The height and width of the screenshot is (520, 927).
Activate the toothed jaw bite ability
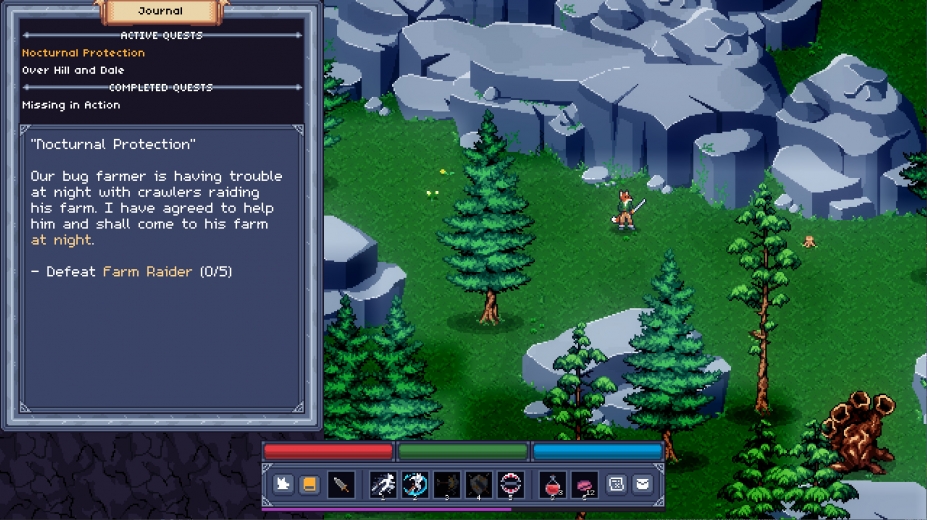pyautogui.click(x=510, y=485)
